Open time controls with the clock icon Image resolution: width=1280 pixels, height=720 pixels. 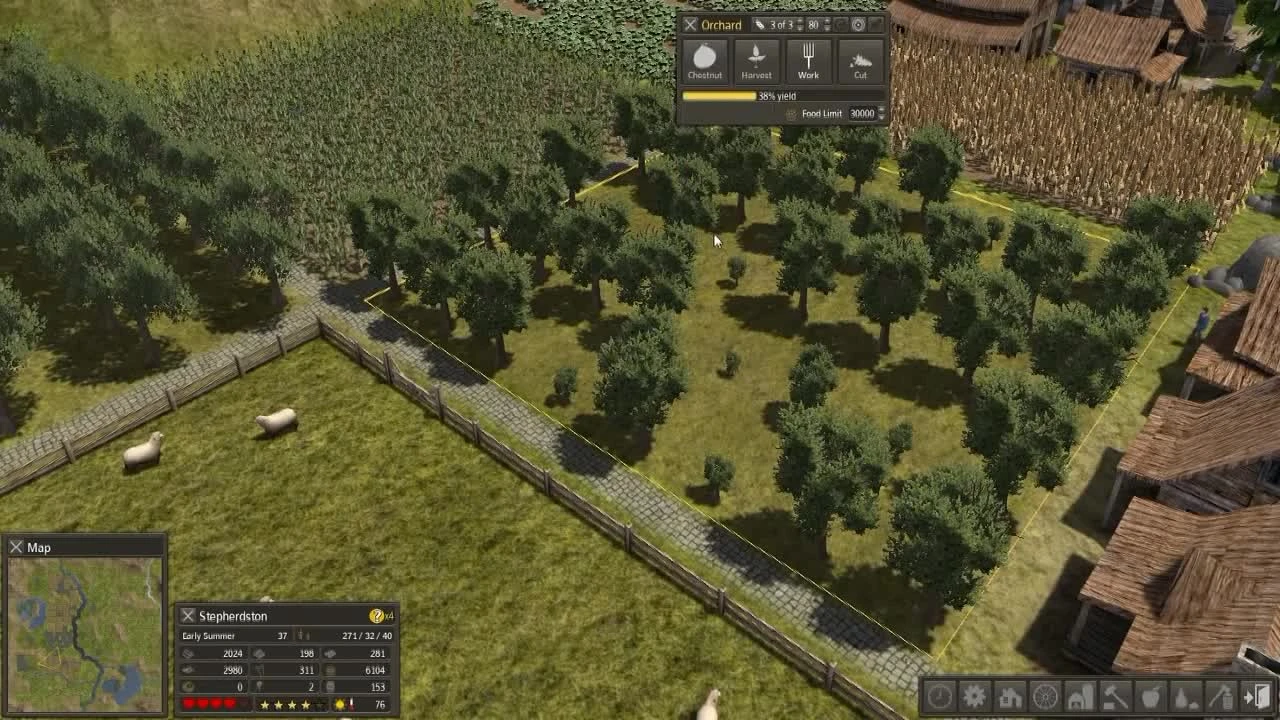coord(940,698)
